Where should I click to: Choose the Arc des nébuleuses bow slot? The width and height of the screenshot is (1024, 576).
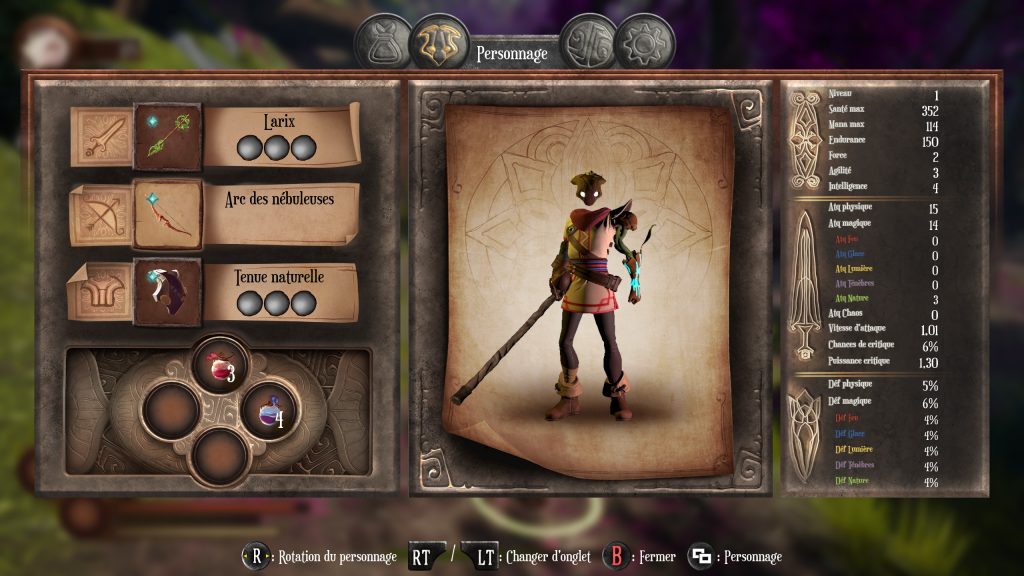(167, 214)
